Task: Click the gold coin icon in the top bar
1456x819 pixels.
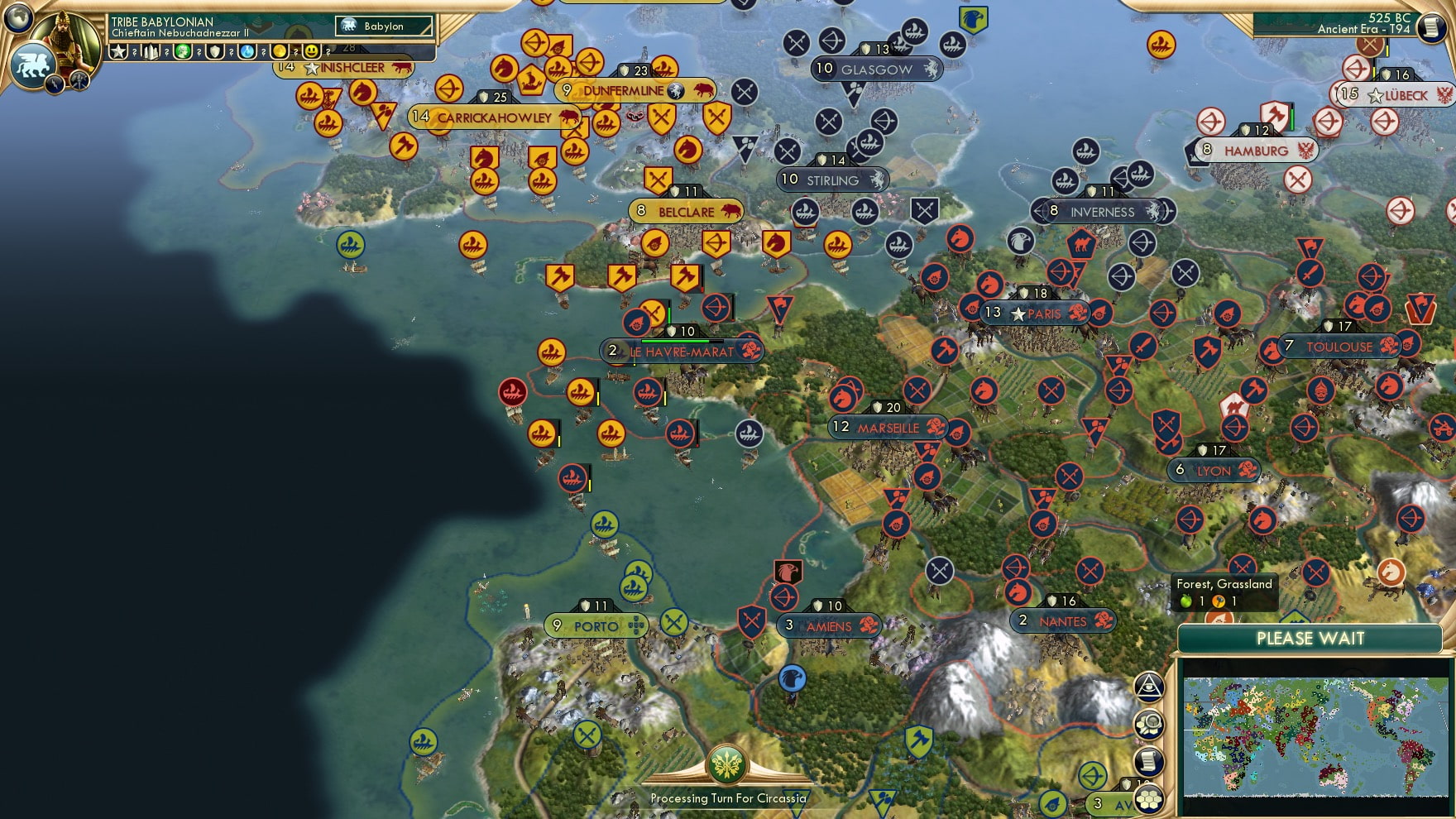Action: [278, 53]
